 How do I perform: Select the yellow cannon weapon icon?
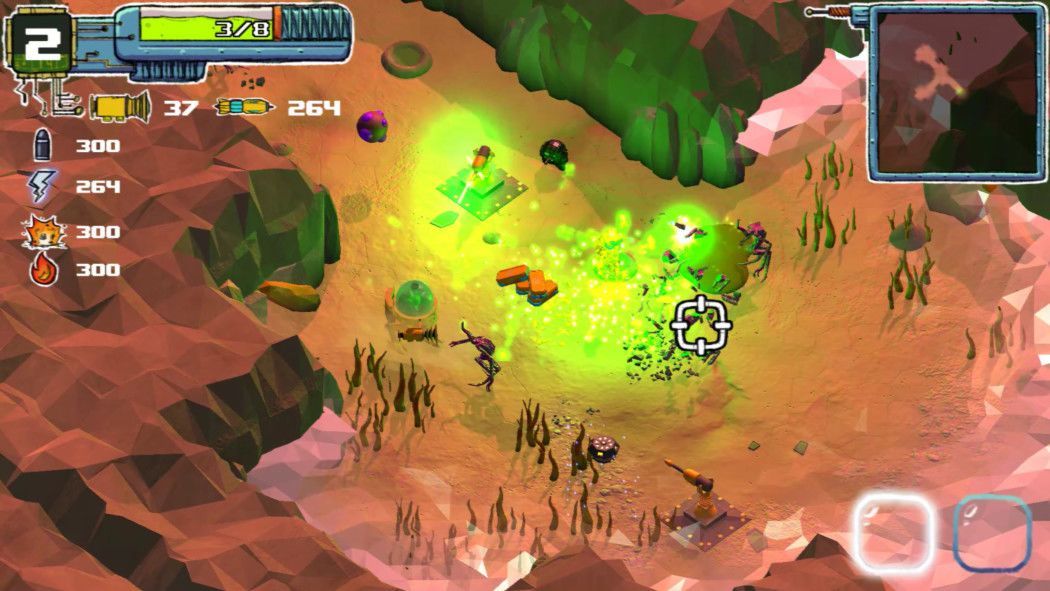120,106
